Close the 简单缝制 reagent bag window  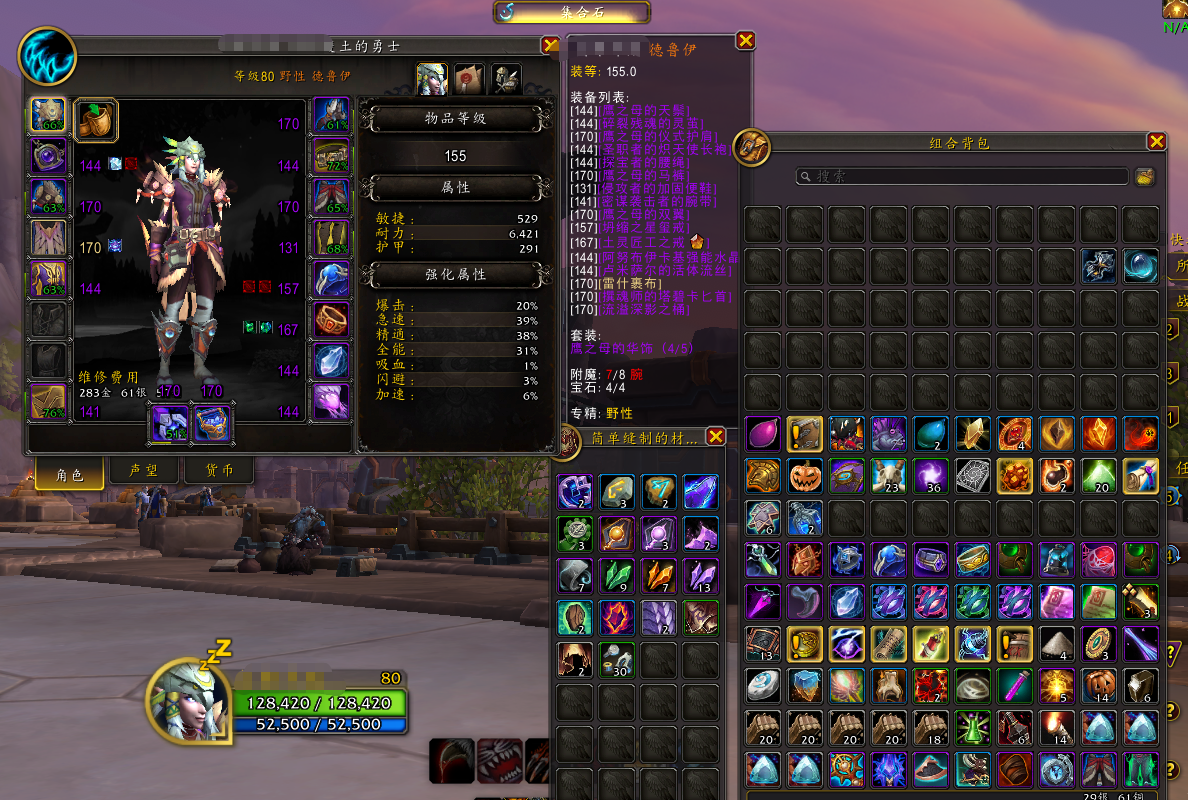click(715, 436)
